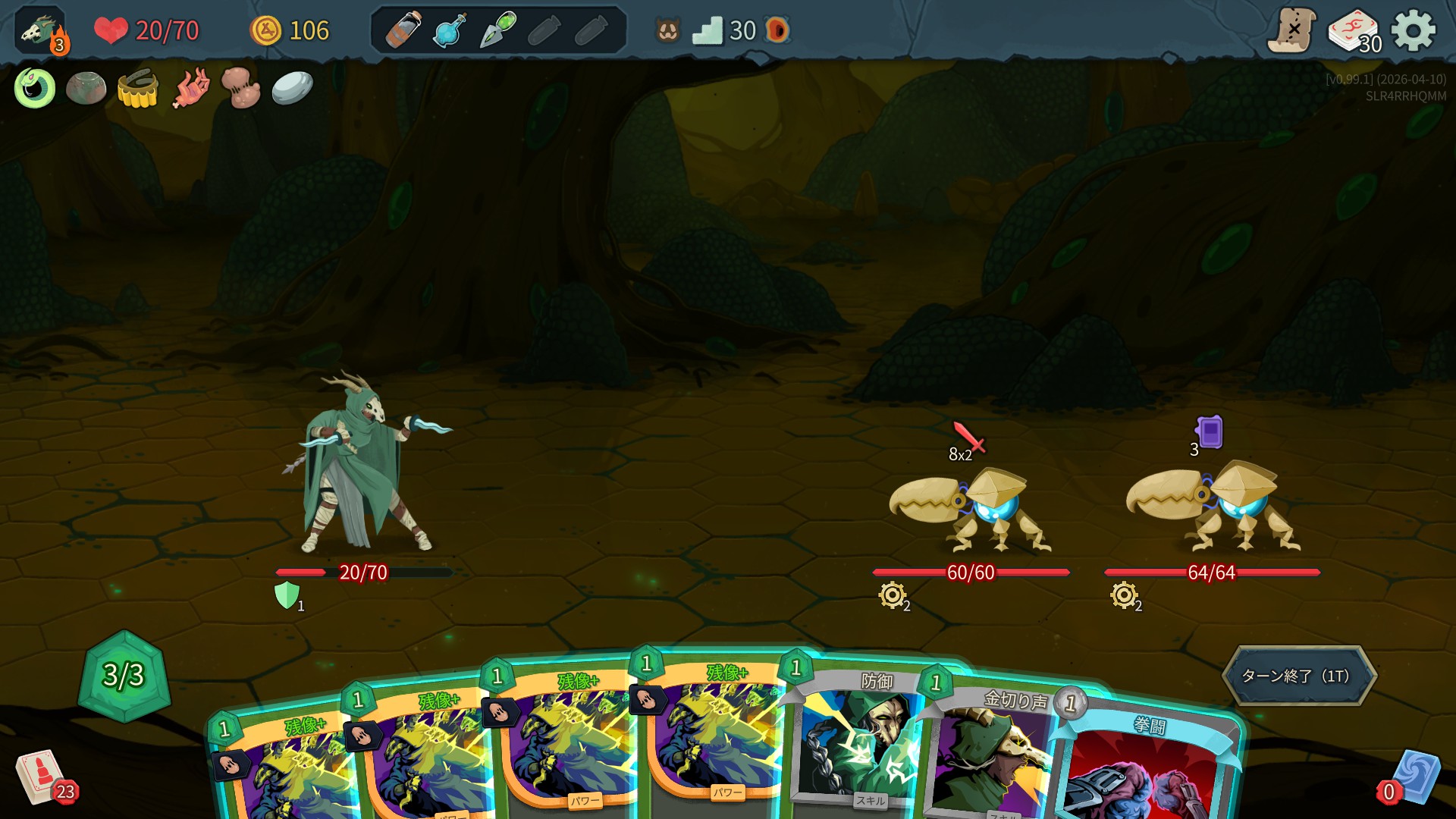
Task: Use the green-tipped vial potion
Action: [x=497, y=31]
